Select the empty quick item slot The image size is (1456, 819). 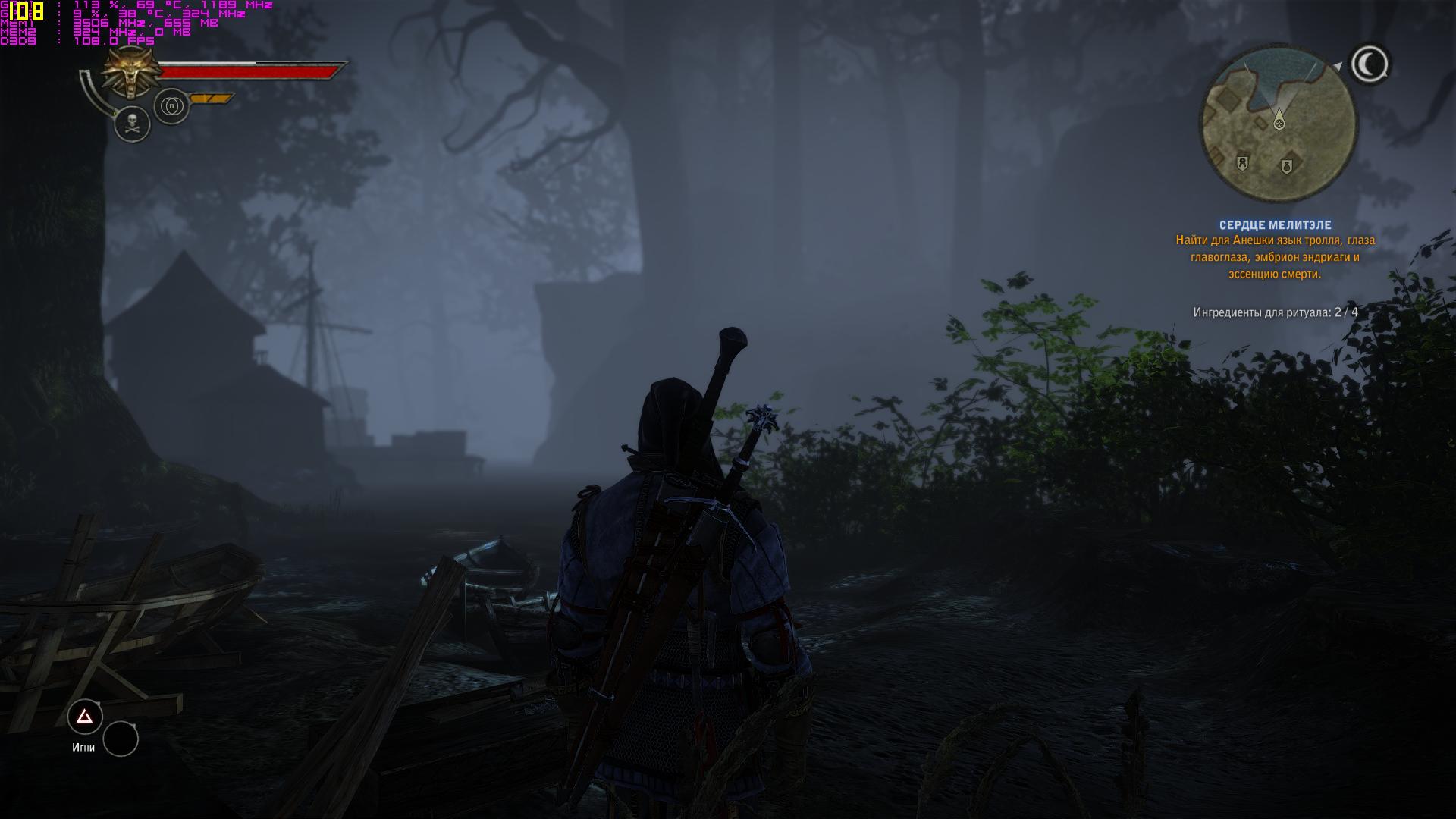[121, 739]
